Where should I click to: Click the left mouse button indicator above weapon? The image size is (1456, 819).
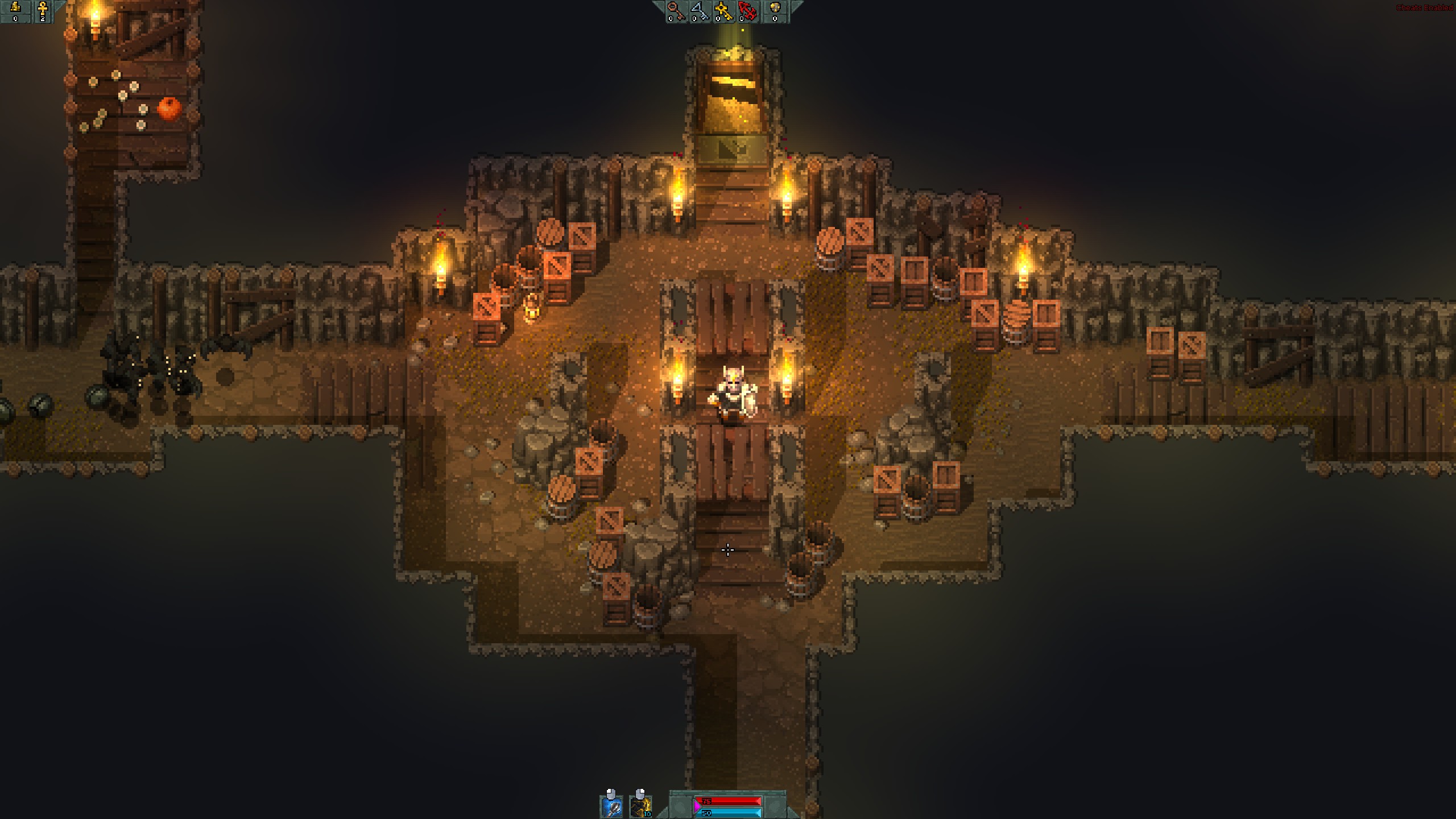[611, 794]
